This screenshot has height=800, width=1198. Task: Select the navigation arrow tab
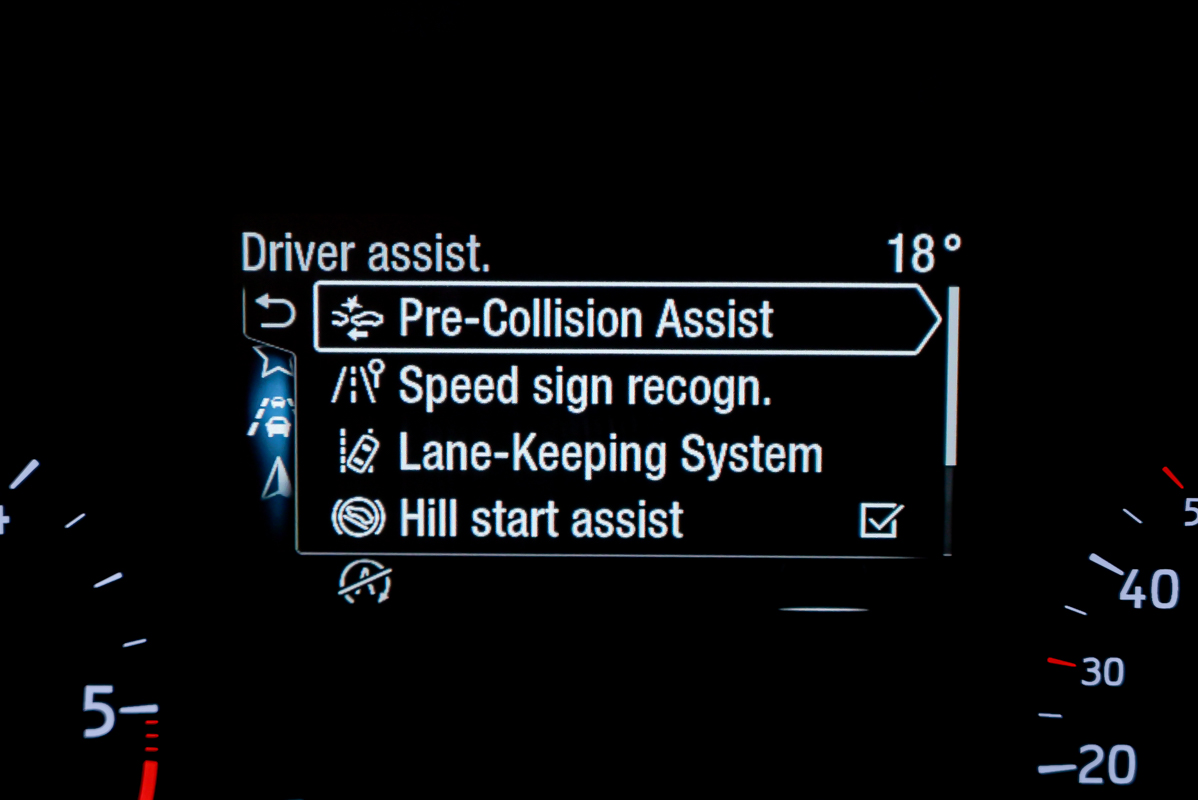pyautogui.click(x=277, y=481)
